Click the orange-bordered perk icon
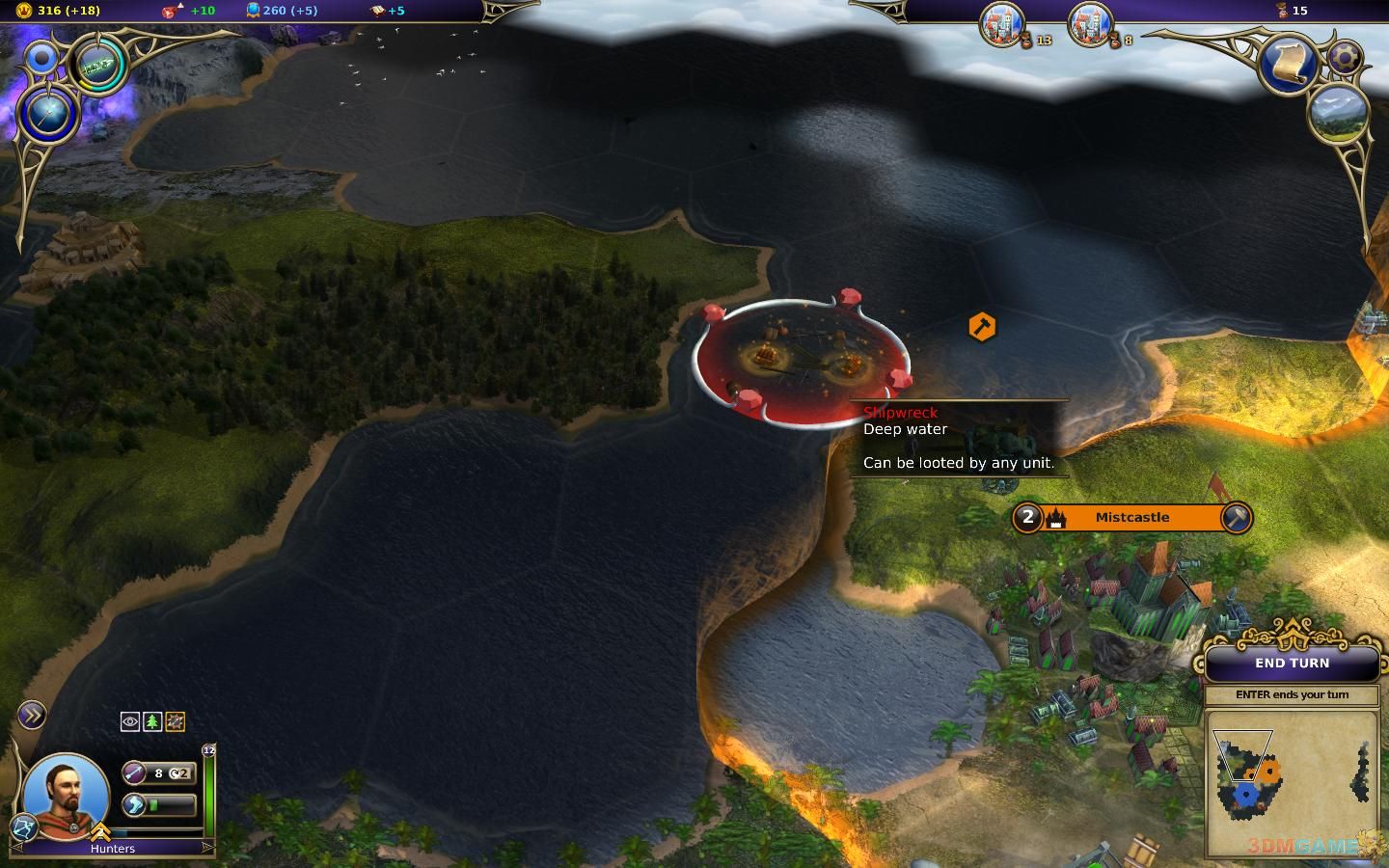The height and width of the screenshot is (868, 1389). coord(175,721)
